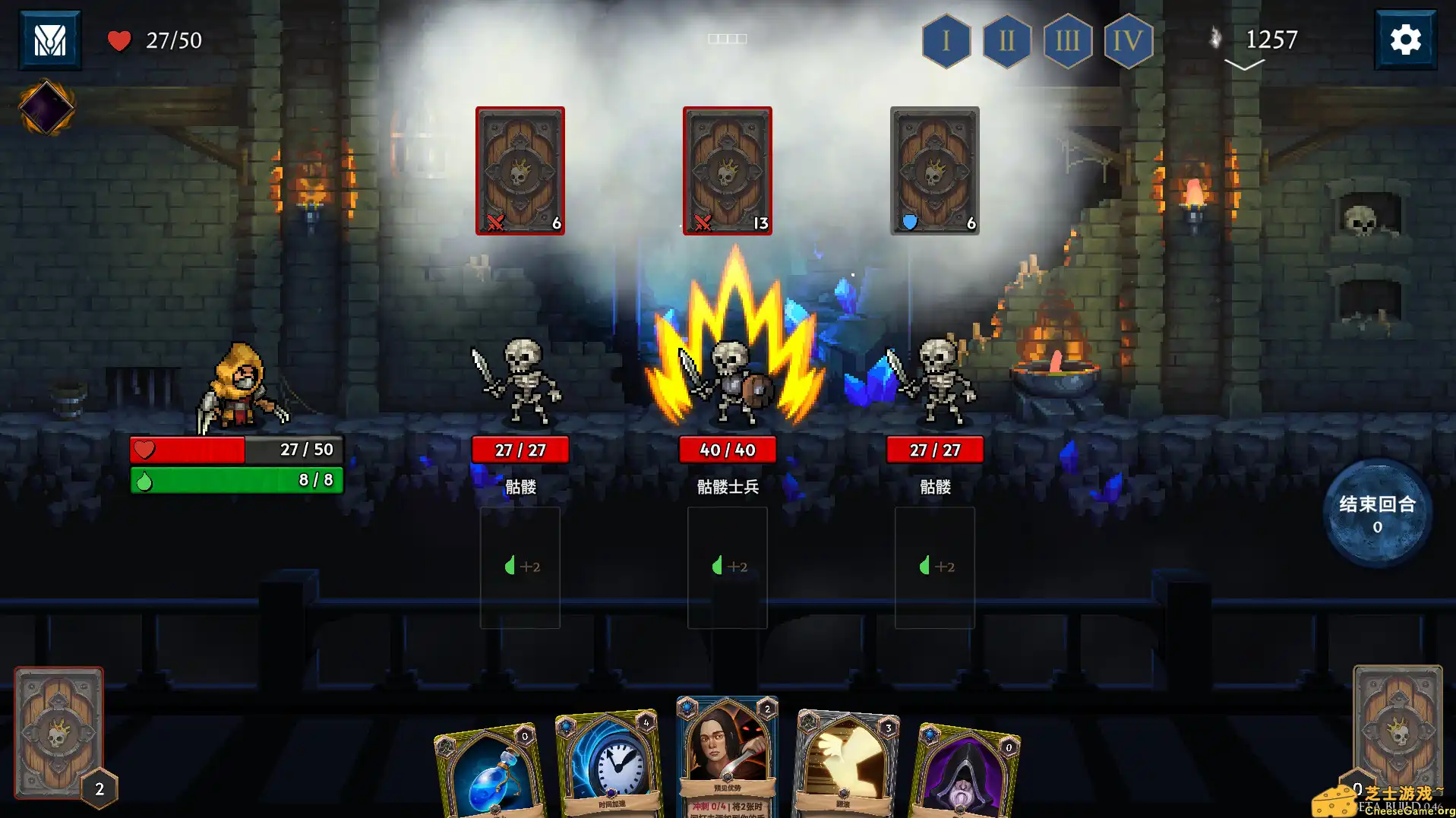Screen dimensions: 1456x818
Task: Select act III hexagon icon
Action: [1067, 43]
